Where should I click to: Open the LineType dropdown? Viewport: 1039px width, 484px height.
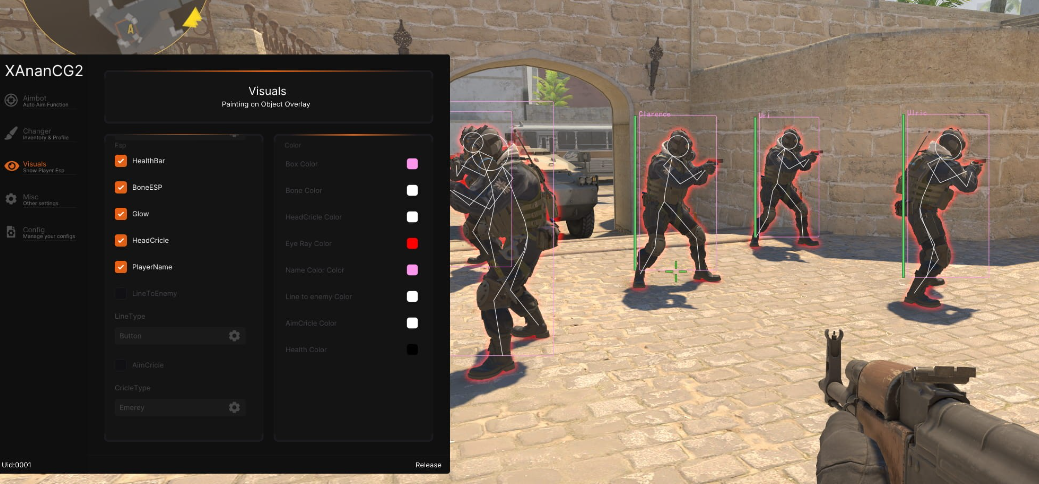click(179, 336)
